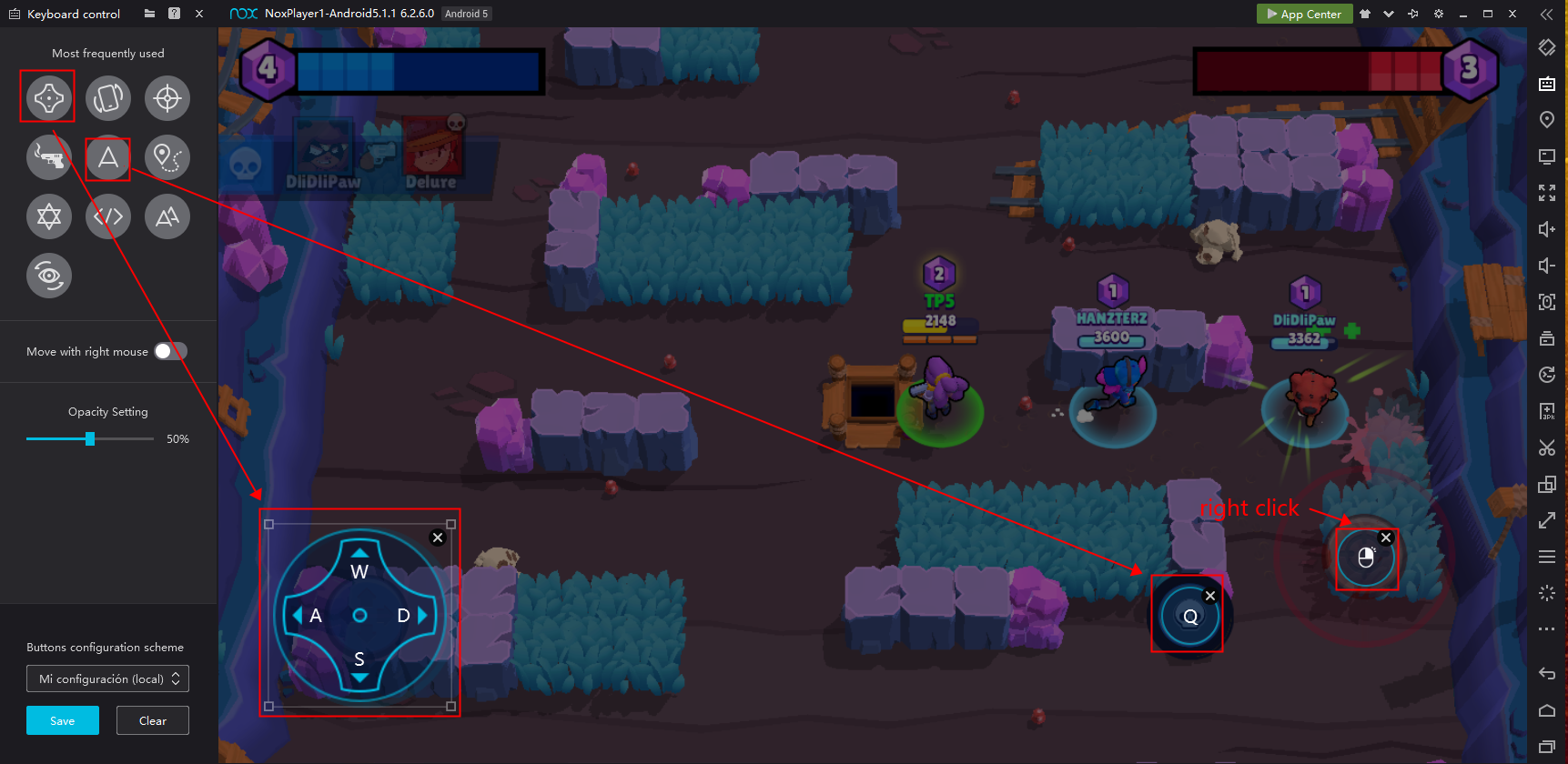This screenshot has width=1568, height=764.
Task: Open the Buttons configuration scheme dropdown
Action: (x=107, y=679)
